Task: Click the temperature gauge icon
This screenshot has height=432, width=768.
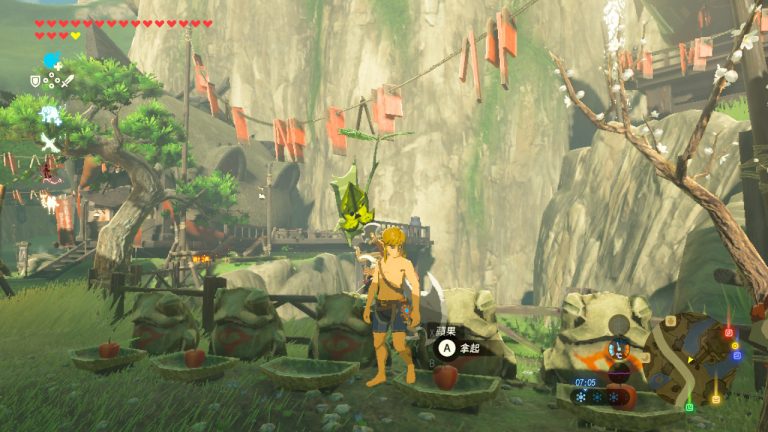Action: click(x=620, y=350)
